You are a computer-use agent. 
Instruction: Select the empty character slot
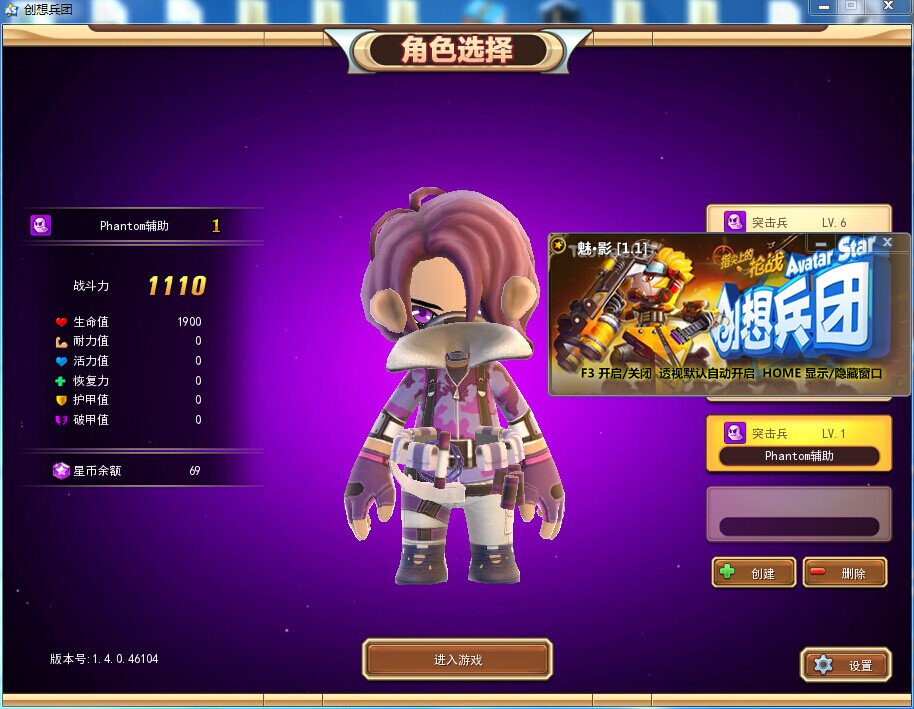coord(798,514)
